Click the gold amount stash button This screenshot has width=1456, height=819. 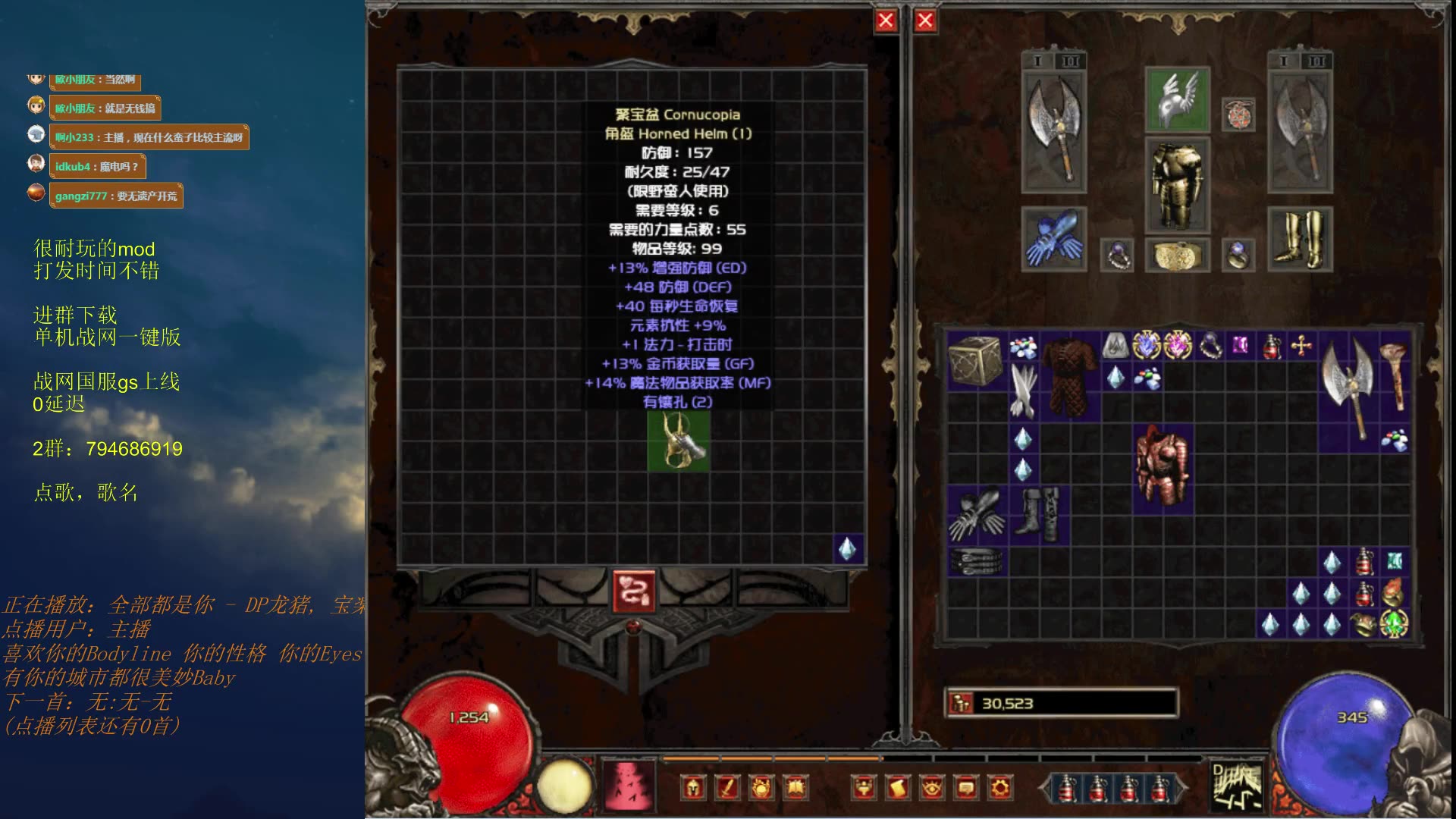(x=962, y=704)
